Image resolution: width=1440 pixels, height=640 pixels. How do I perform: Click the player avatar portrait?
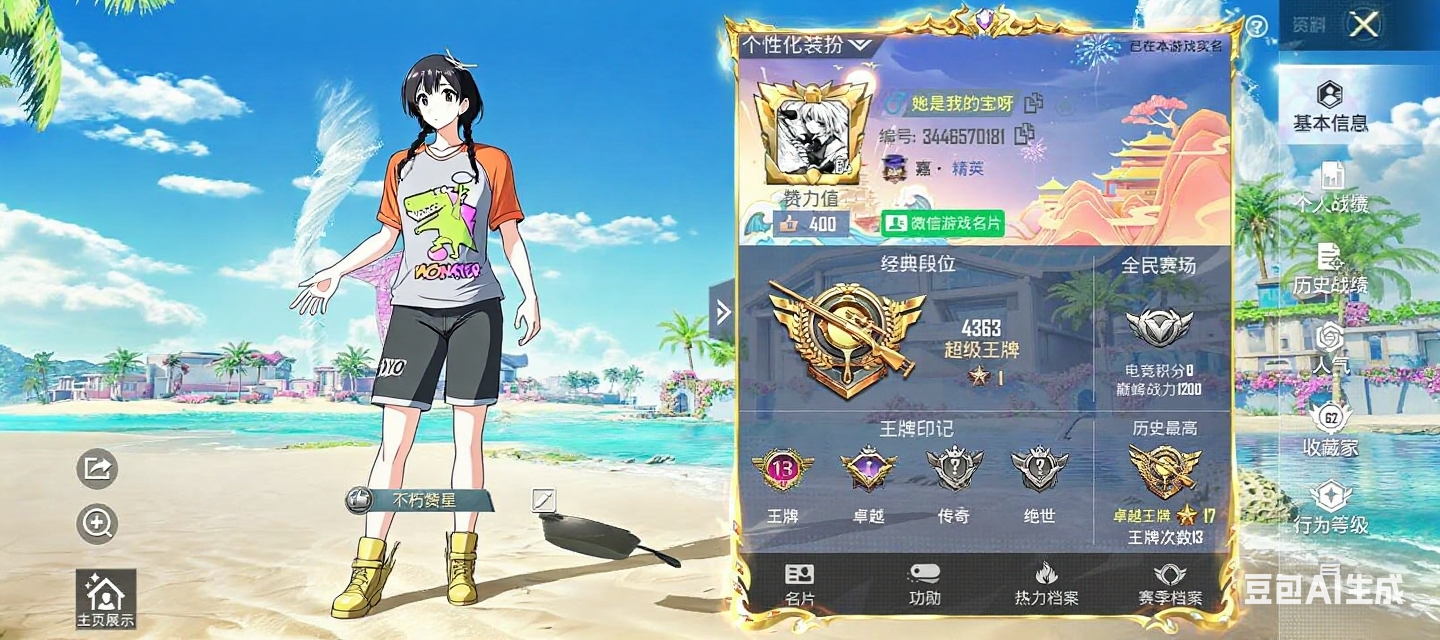tap(811, 133)
